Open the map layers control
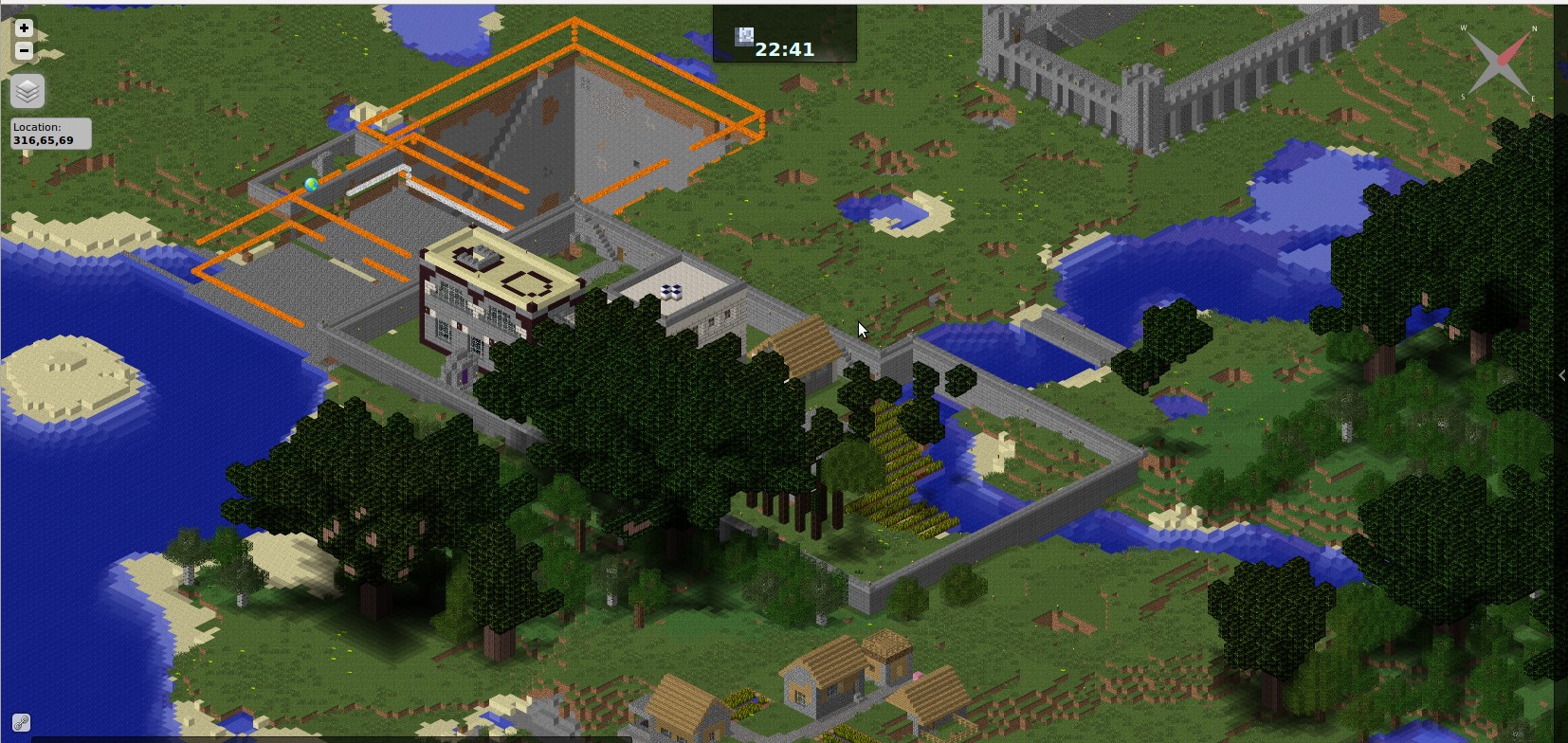This screenshot has height=743, width=1568. point(27,91)
